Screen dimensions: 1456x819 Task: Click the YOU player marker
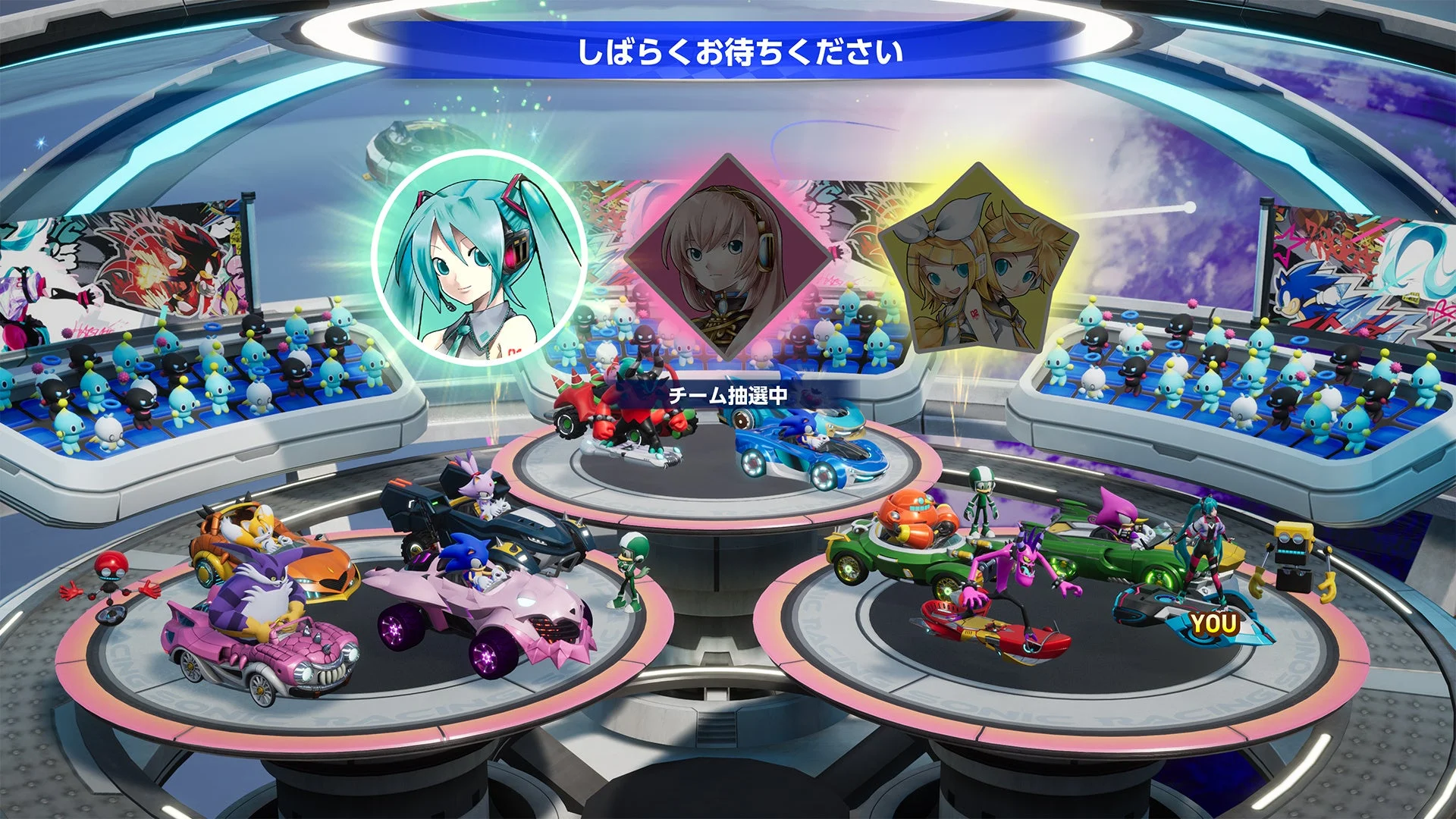pos(1213,624)
